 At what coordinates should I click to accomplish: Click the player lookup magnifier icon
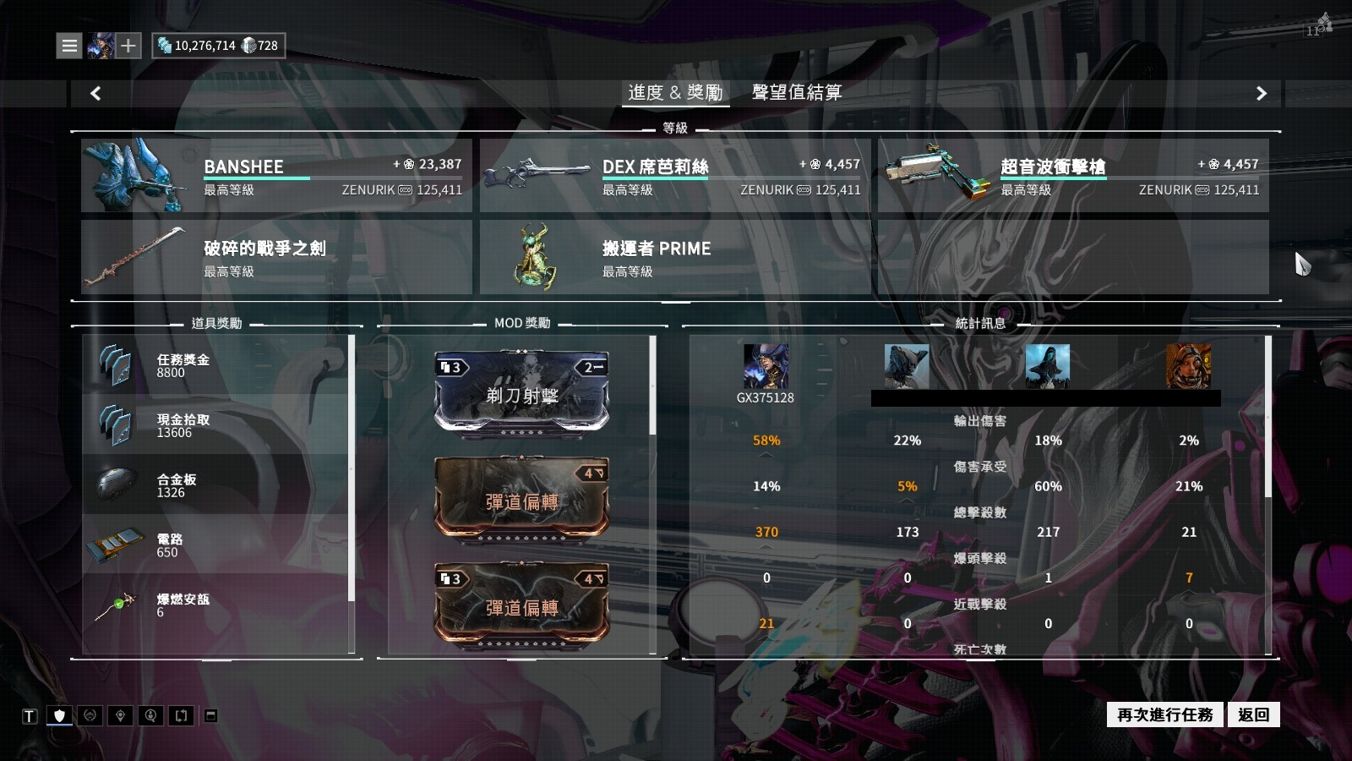tap(150, 716)
